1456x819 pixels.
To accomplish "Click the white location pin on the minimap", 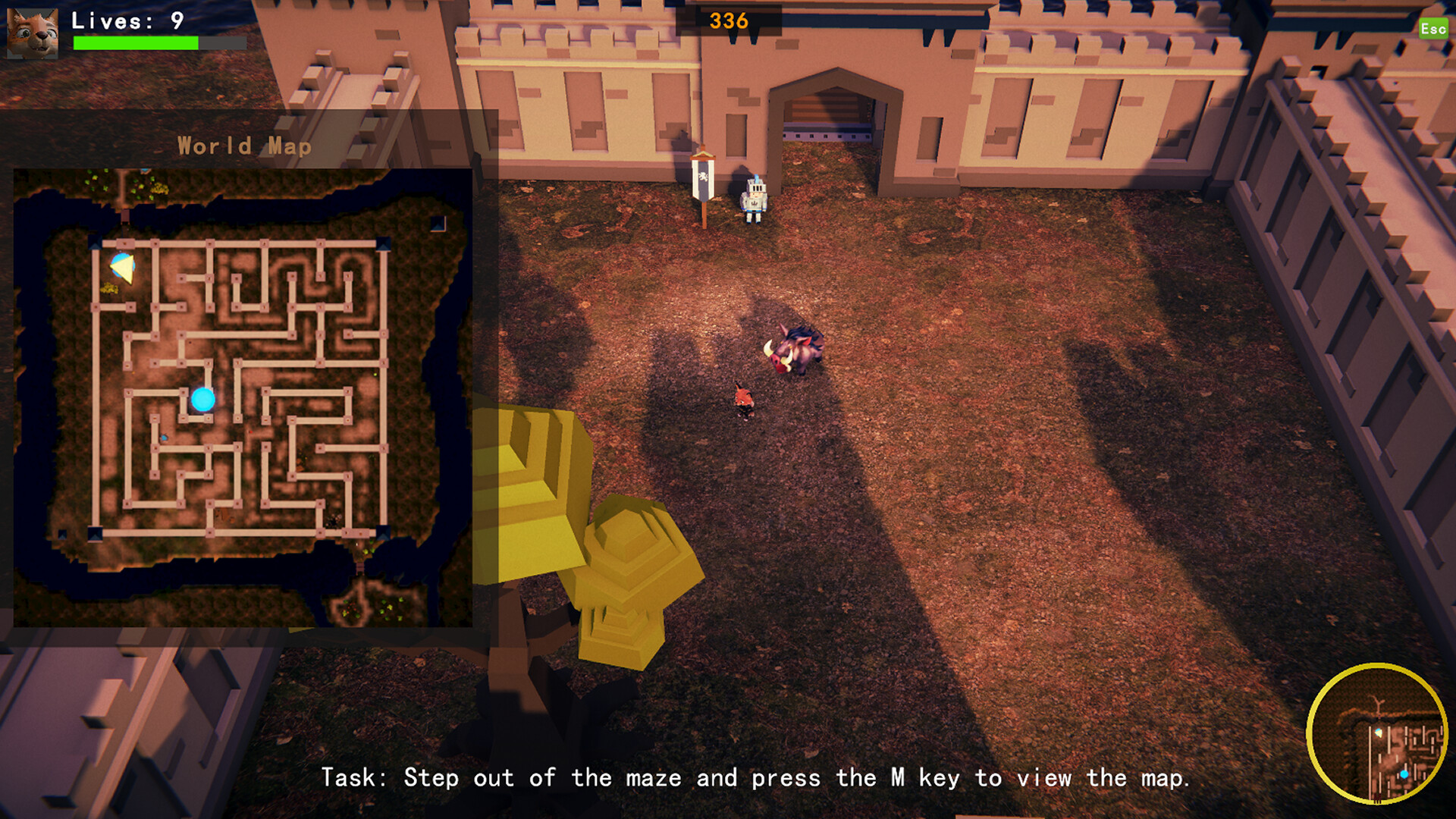I will tap(1379, 733).
